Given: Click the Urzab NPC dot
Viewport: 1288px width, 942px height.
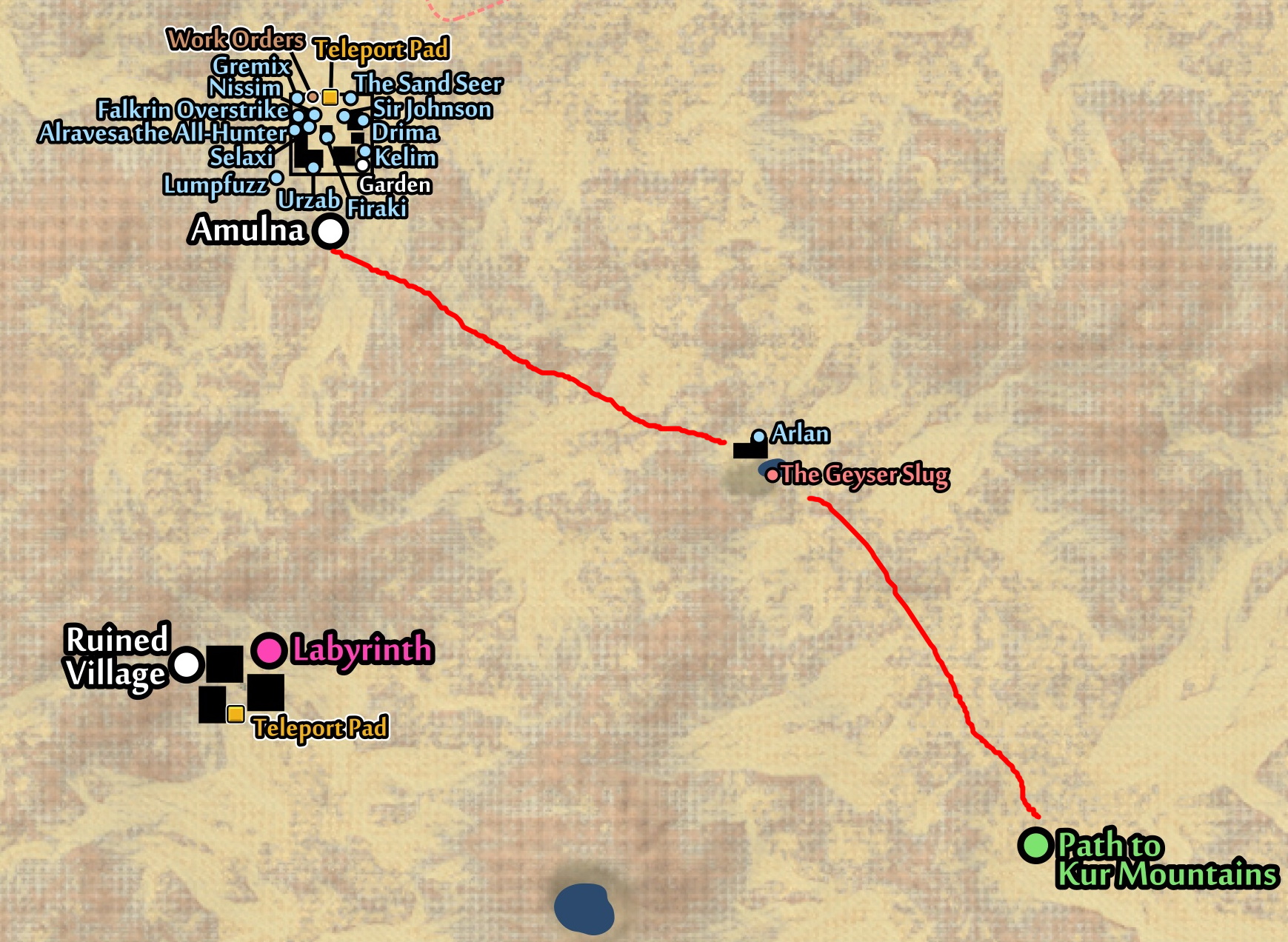Looking at the screenshot, I should coord(313,168).
